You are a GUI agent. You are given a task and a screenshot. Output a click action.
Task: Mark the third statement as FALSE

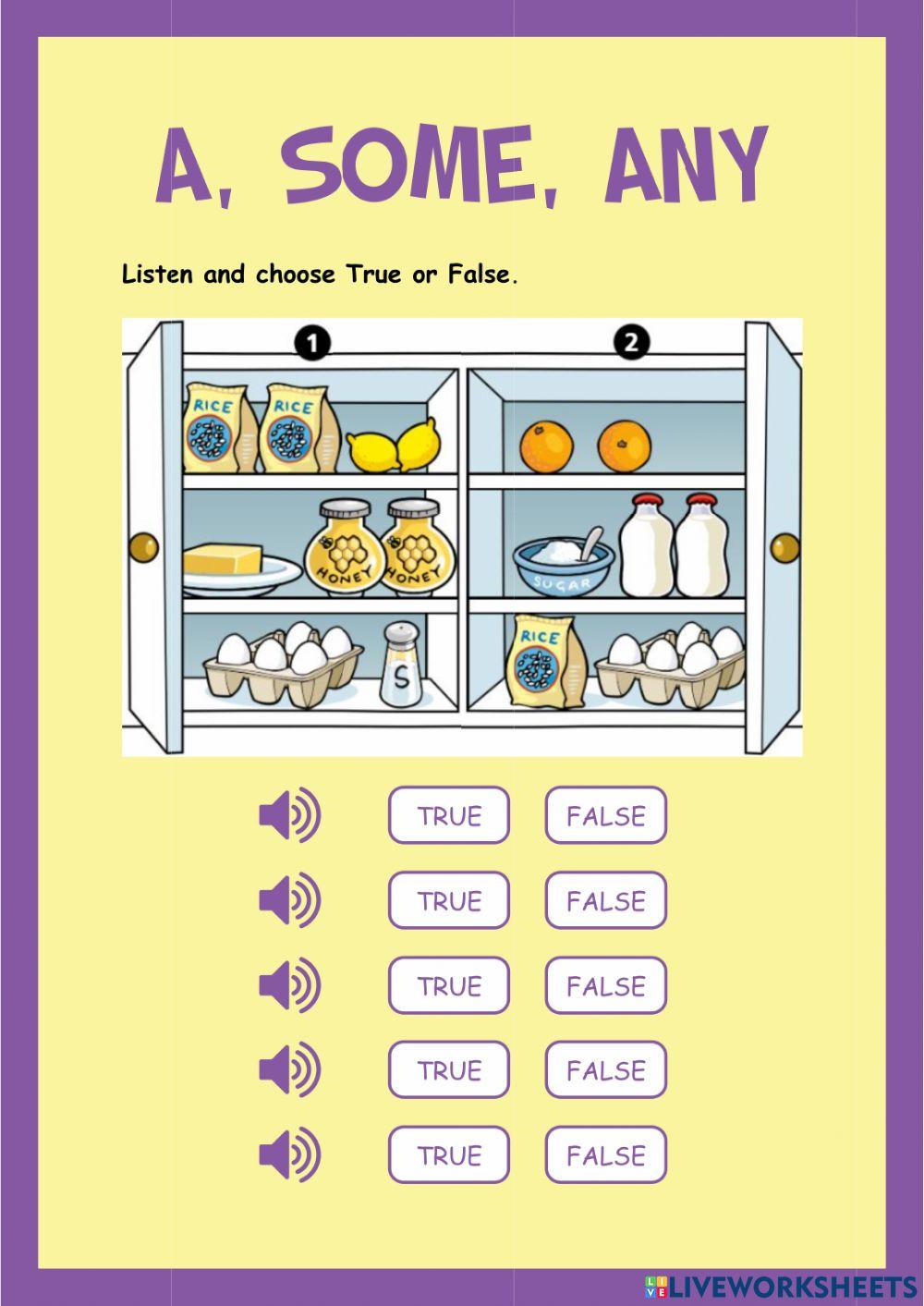click(605, 985)
